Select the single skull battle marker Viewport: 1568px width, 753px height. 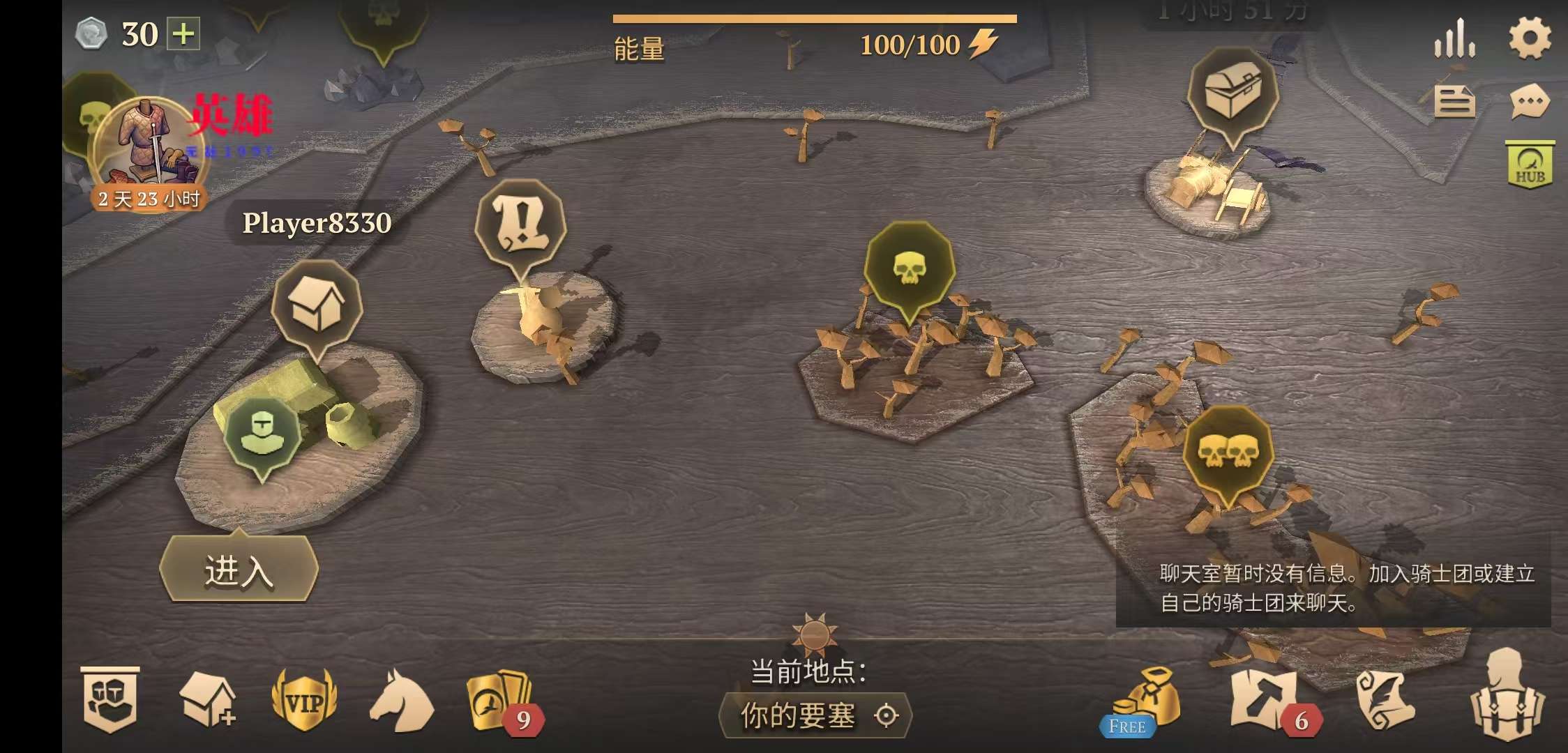[909, 268]
